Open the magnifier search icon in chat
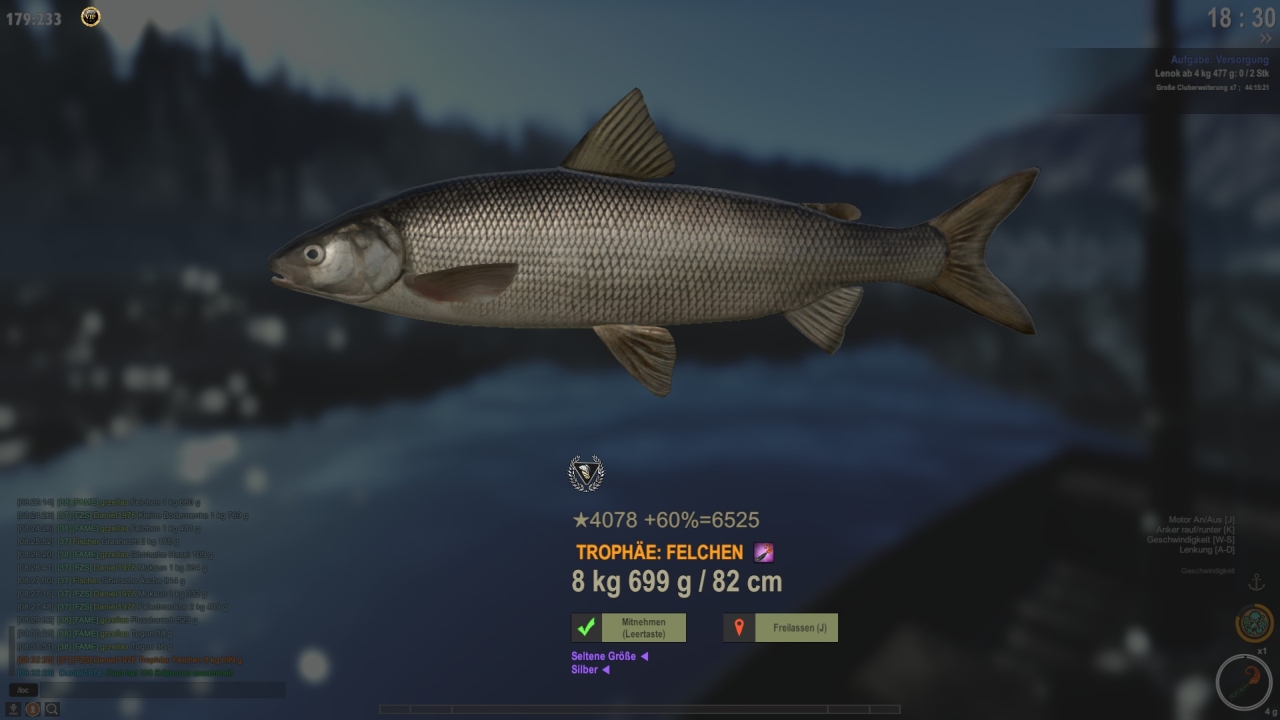Screen dimensions: 1280x720 coord(51,709)
